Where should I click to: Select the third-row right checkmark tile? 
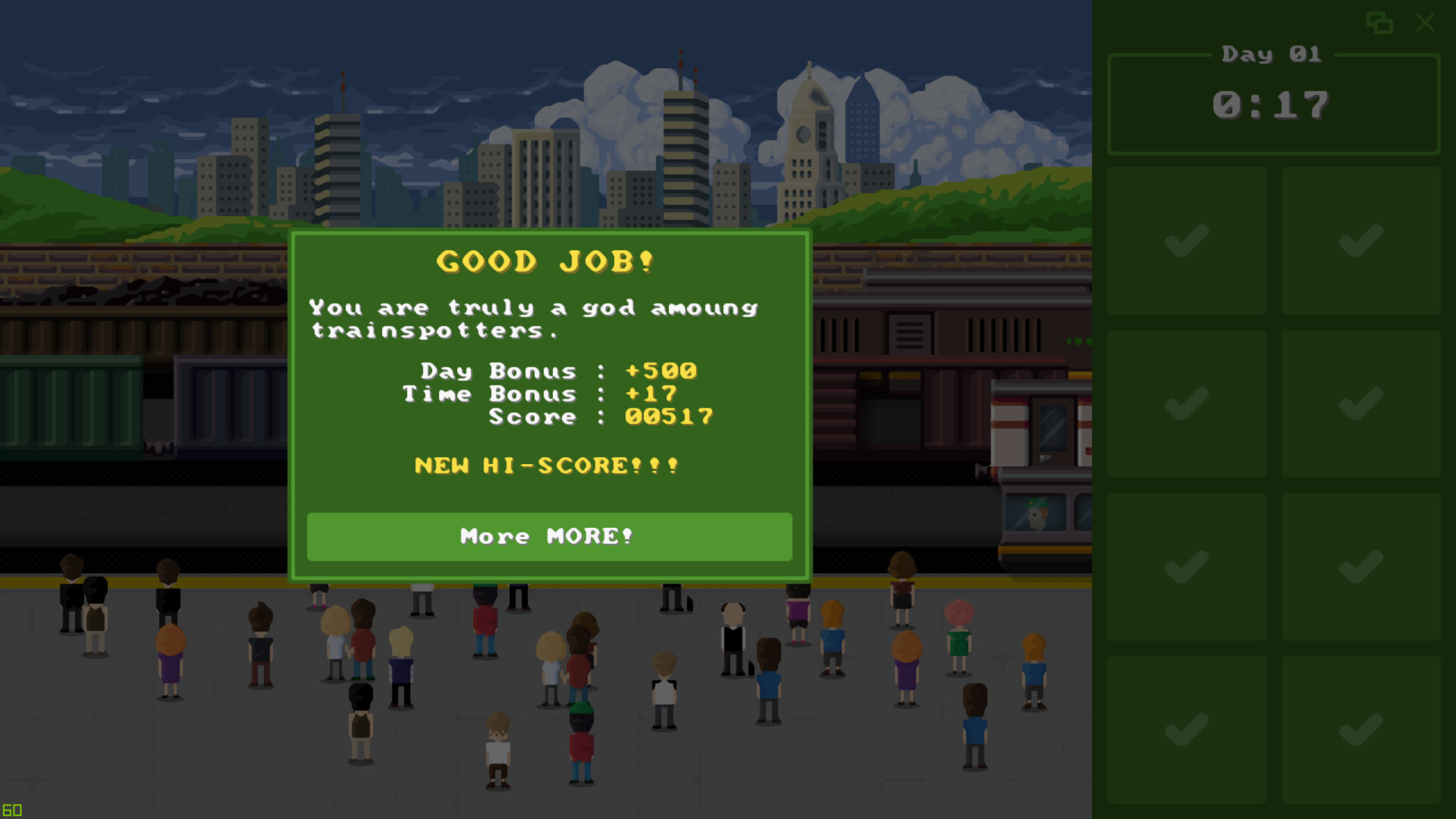pyautogui.click(x=1361, y=565)
